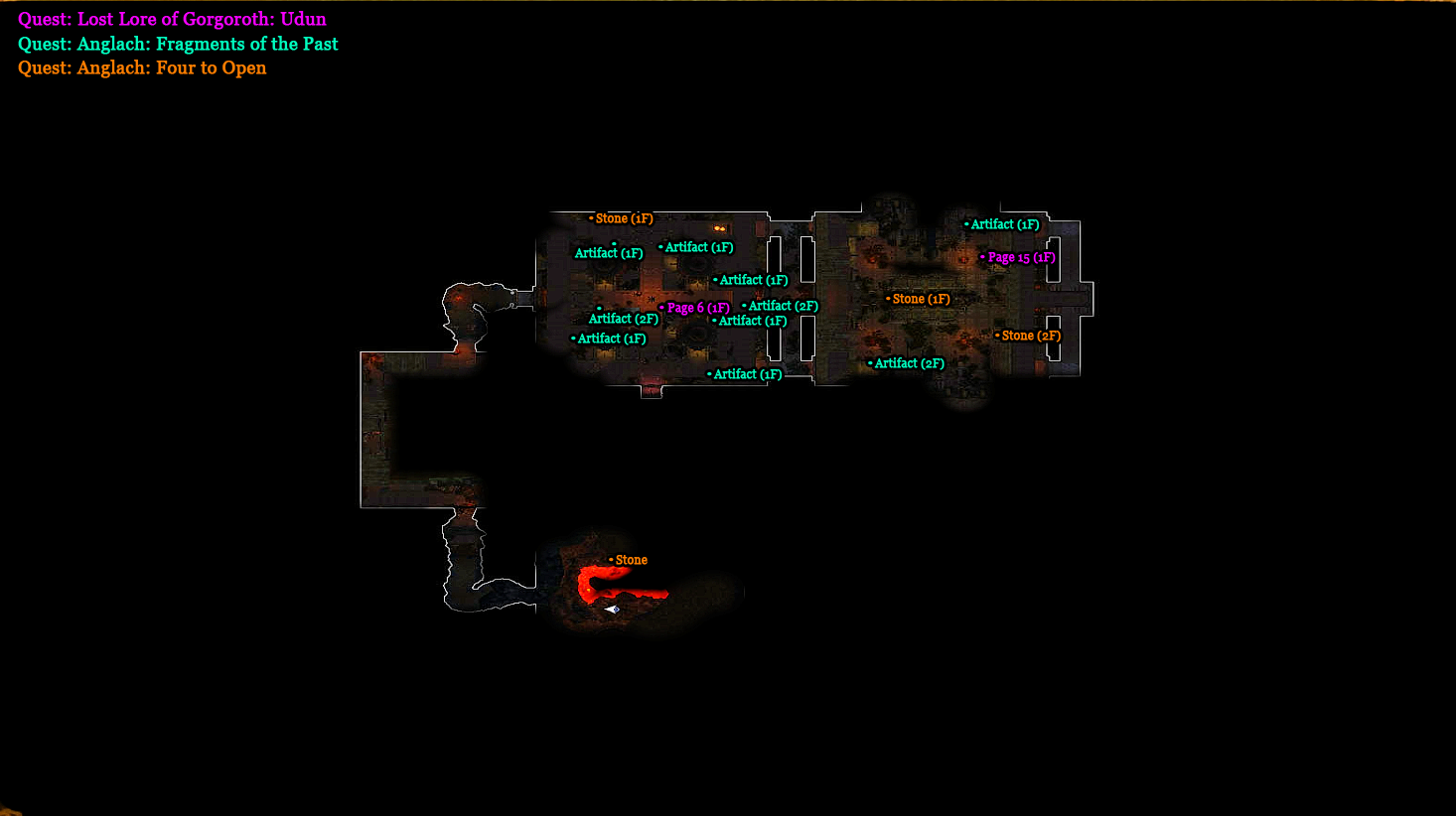
Task: Select the lowest Artifact (1F) marker on the left side
Action: tap(611, 338)
